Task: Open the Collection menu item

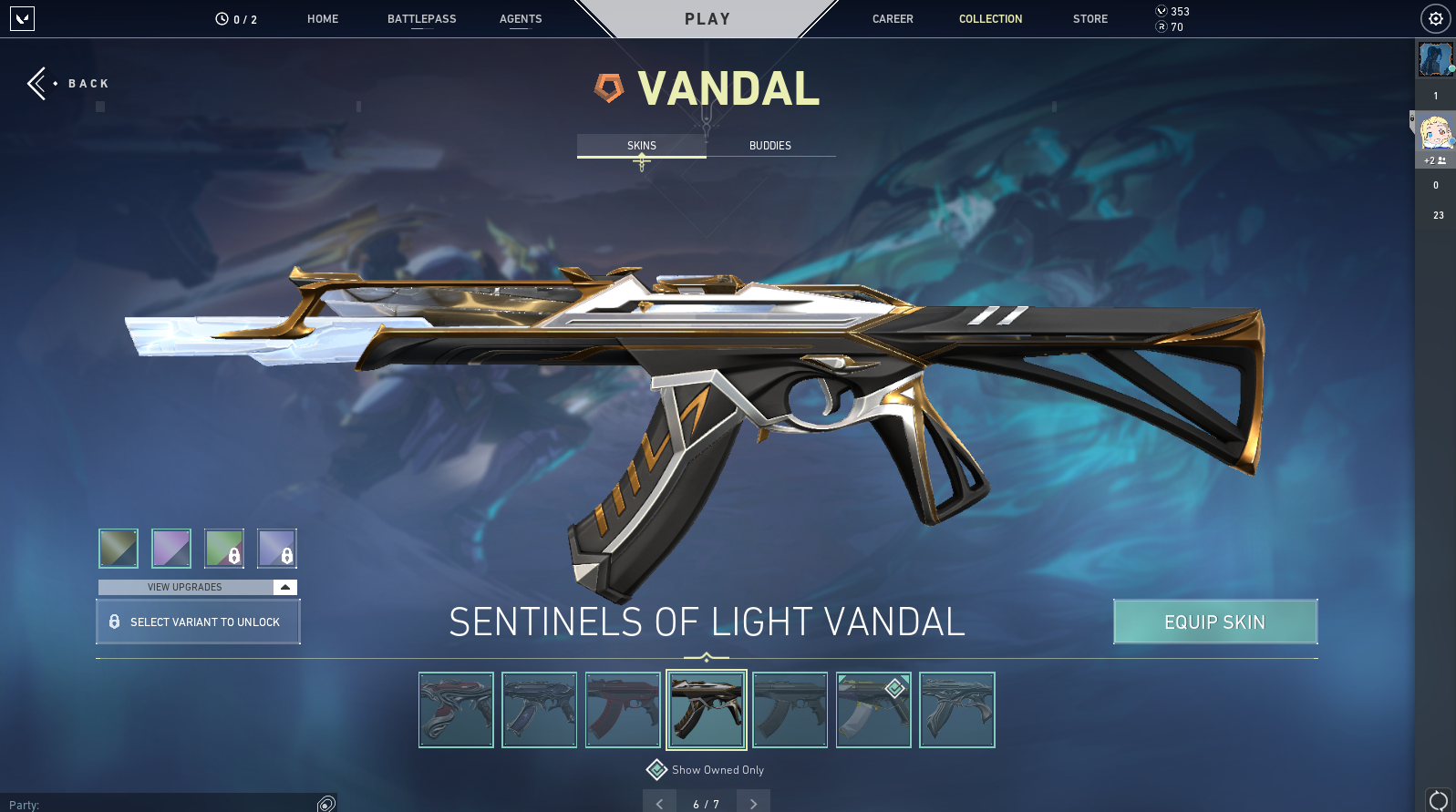Action: pos(990,18)
